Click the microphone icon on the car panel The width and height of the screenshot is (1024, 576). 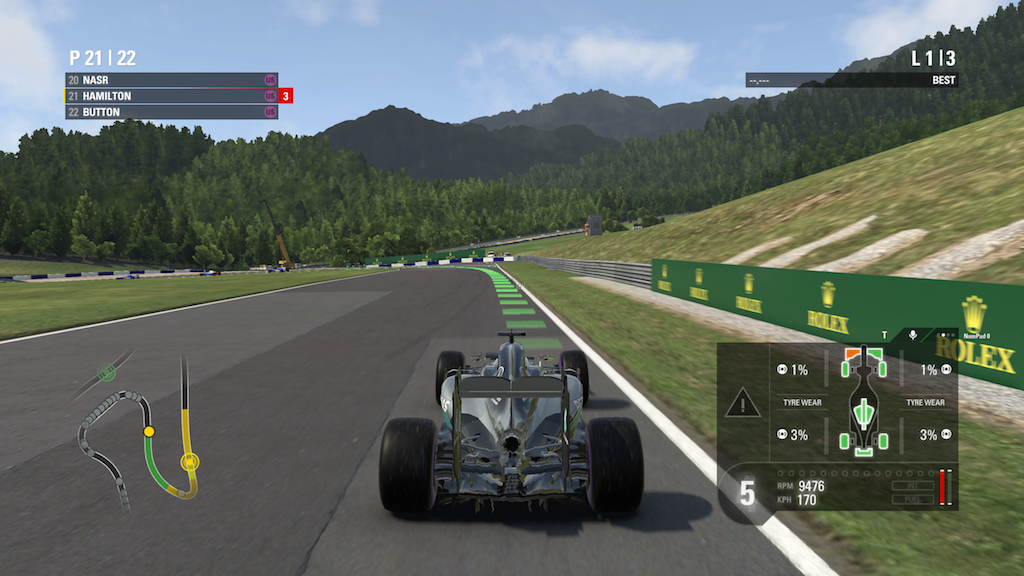tap(913, 334)
